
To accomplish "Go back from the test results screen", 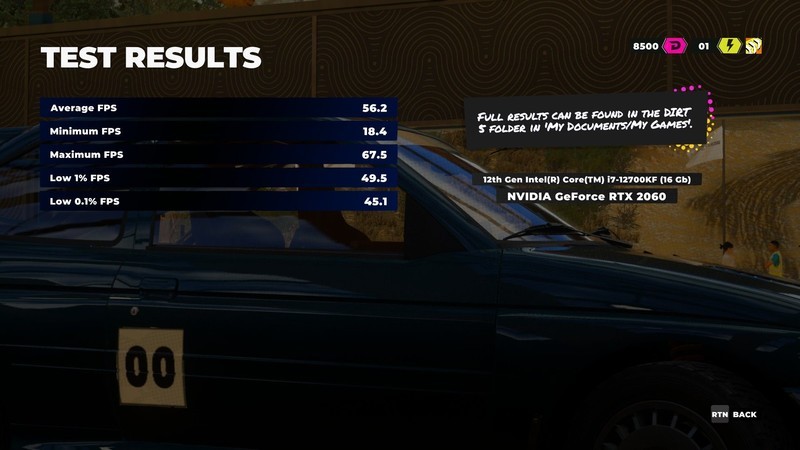I will click(734, 414).
